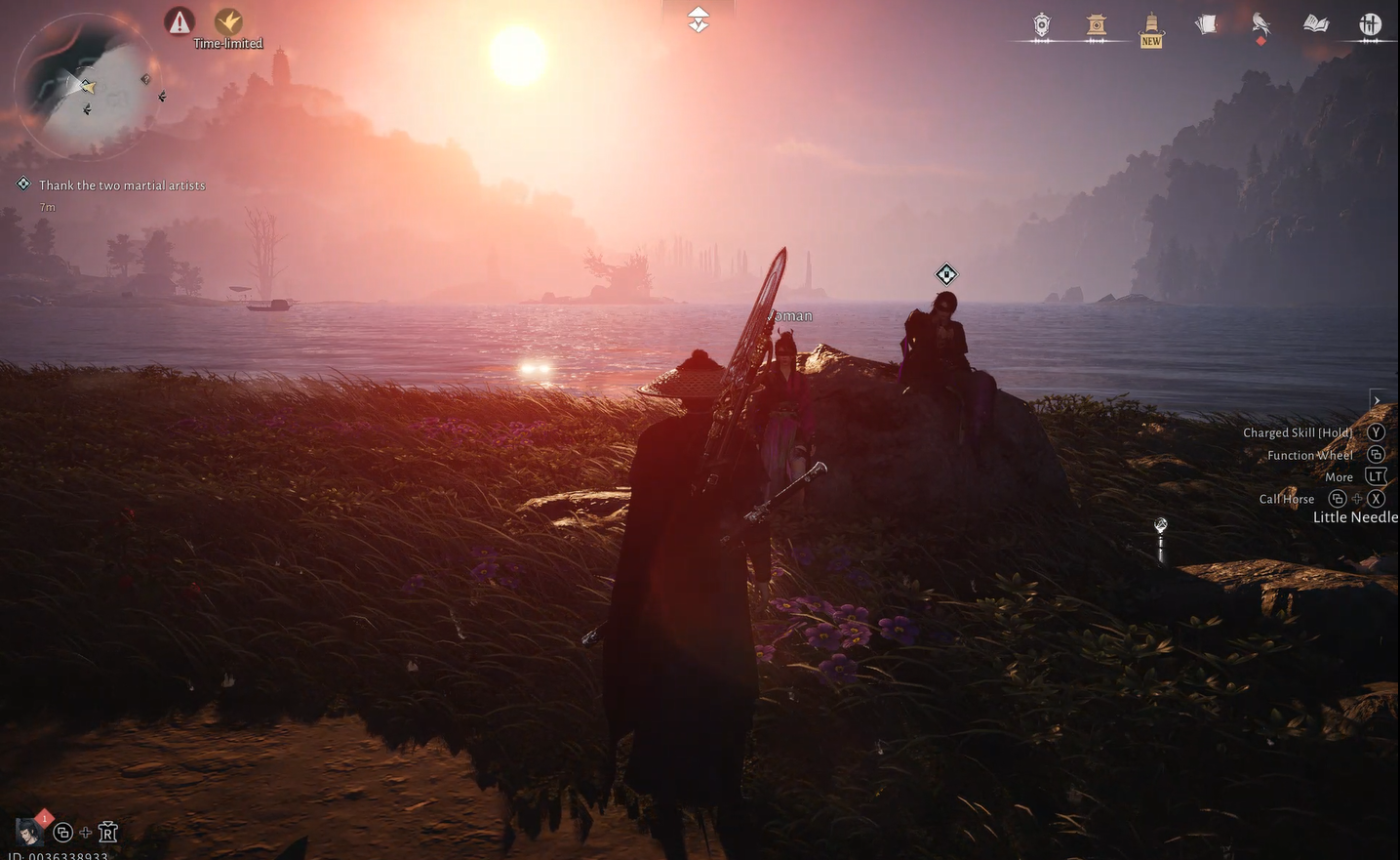Click the 'Little Needle' skill label
Viewport: 1400px width, 860px height.
1354,516
